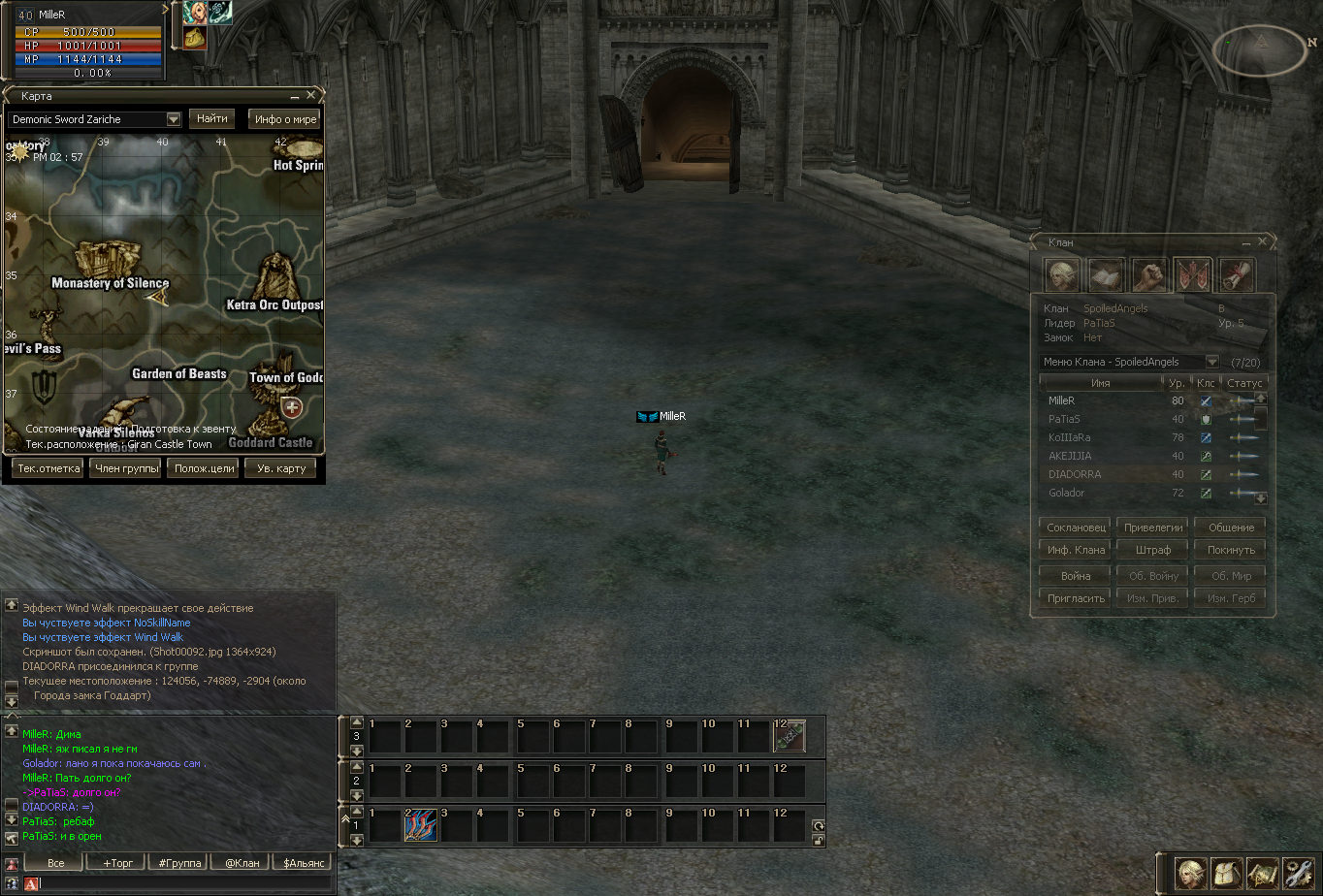
Task: Open the Инфо о мире world info
Action: [x=285, y=119]
